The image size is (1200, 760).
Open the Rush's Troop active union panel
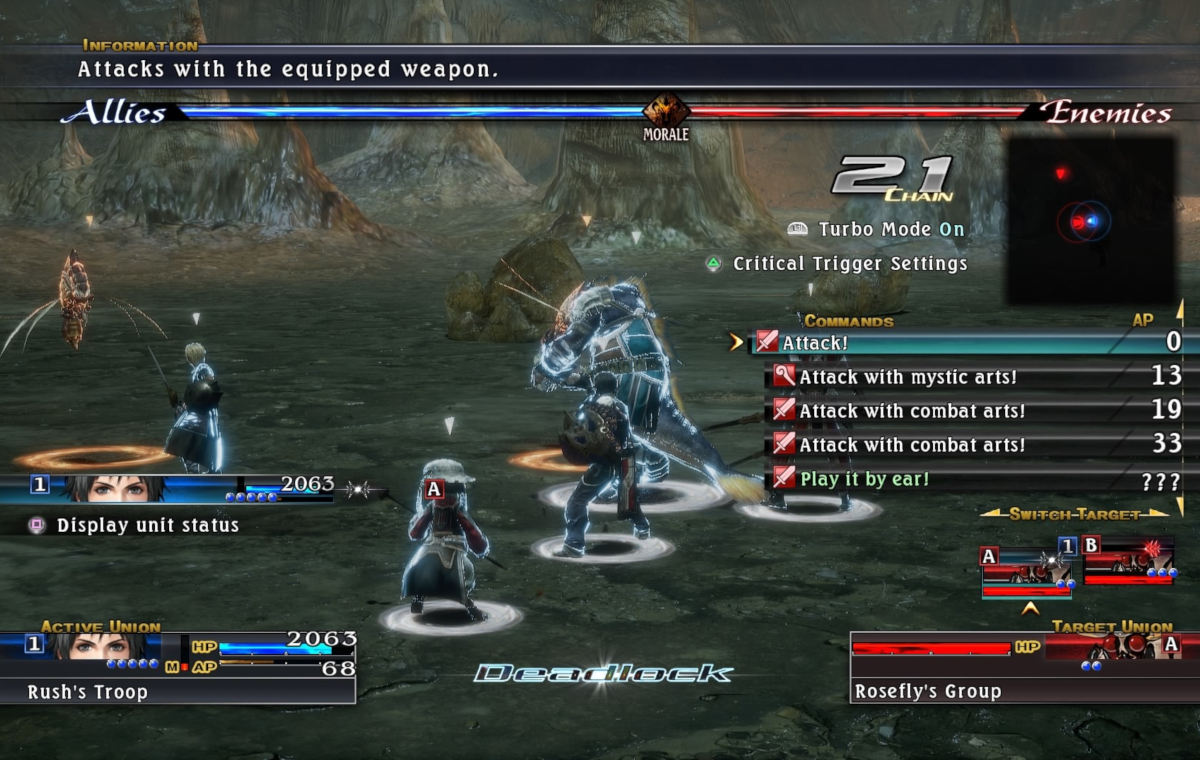click(x=178, y=666)
